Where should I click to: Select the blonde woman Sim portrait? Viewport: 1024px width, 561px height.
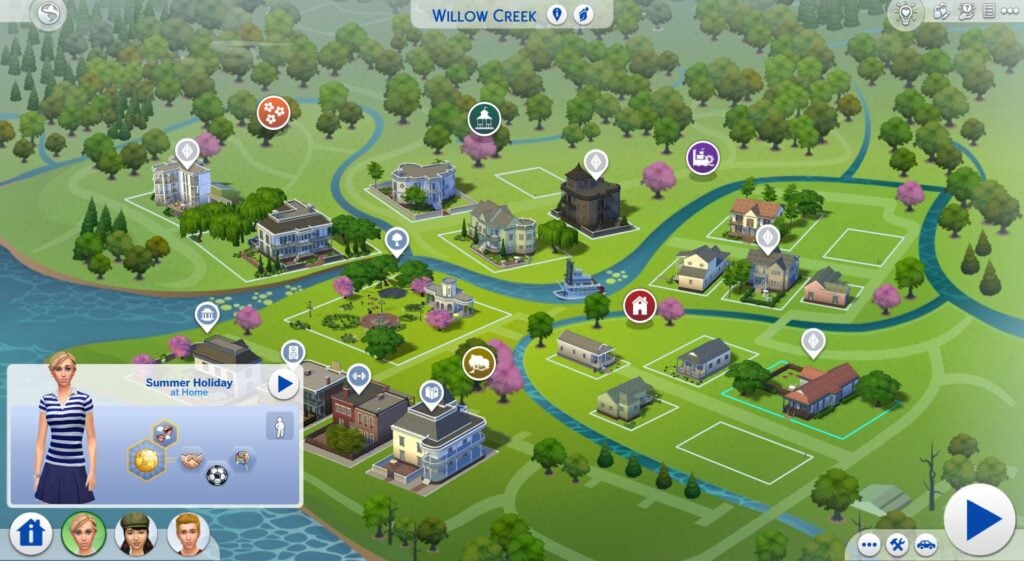[83, 533]
